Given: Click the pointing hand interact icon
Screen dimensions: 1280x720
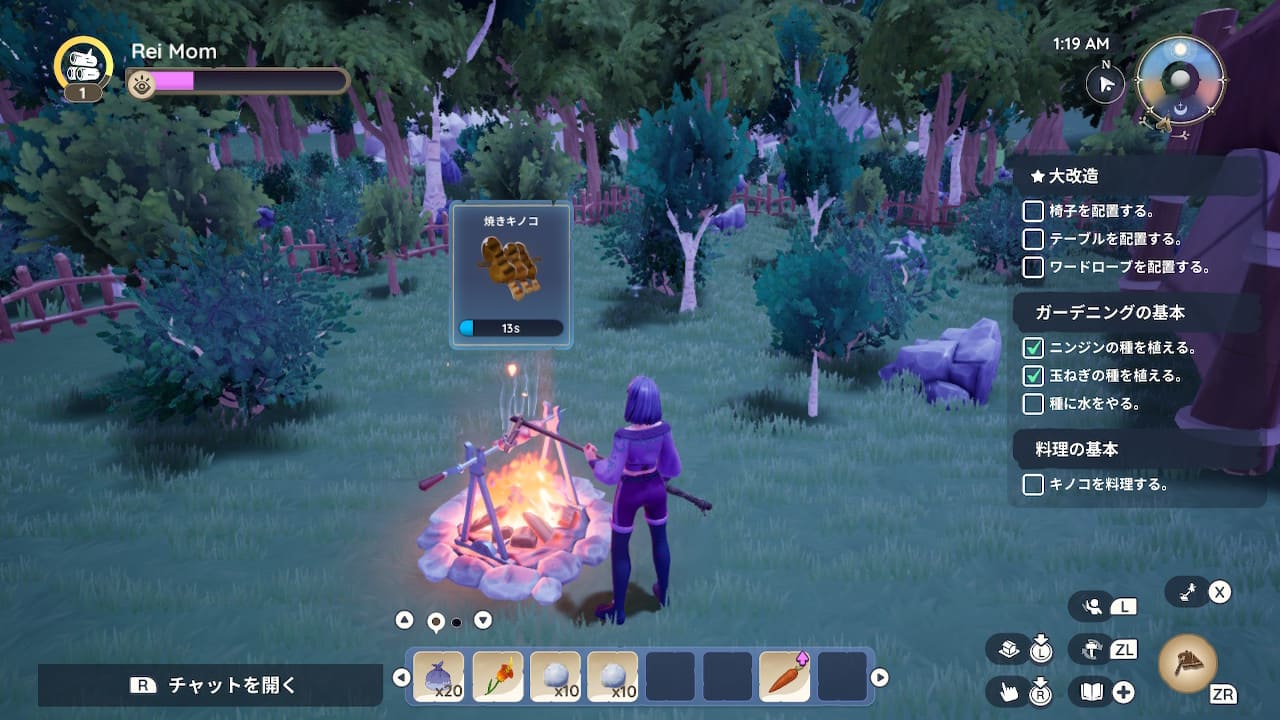Looking at the screenshot, I should (1008, 691).
